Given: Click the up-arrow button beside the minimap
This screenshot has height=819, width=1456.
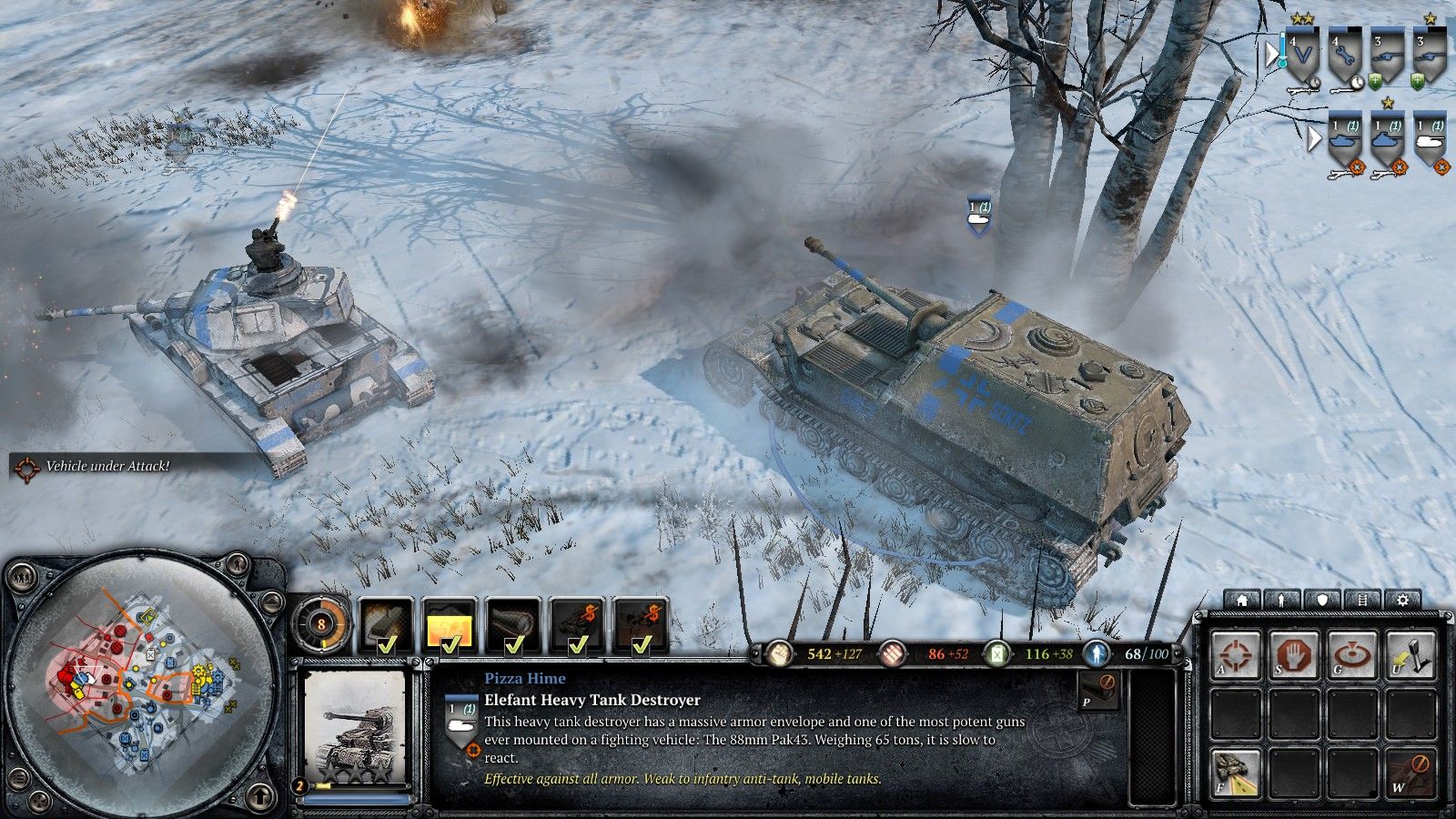Looking at the screenshot, I should (260, 796).
